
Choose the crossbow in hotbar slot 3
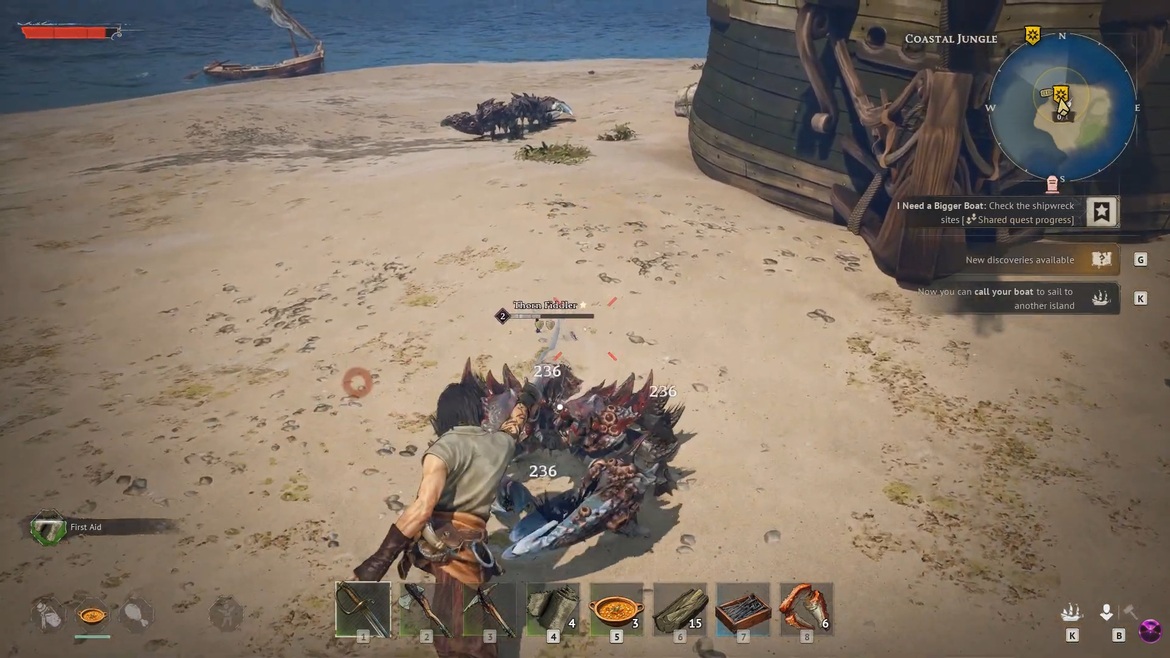490,608
